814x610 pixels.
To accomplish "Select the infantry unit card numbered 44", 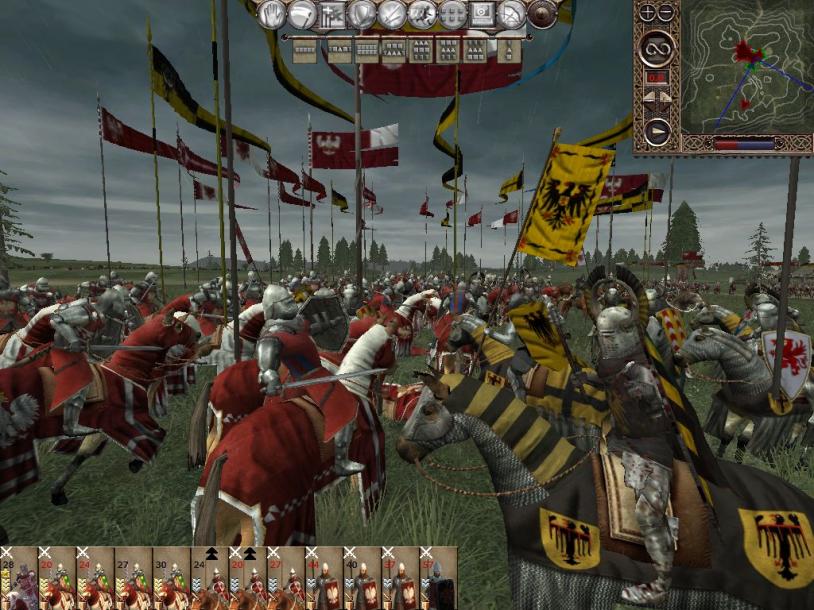I will pos(323,580).
